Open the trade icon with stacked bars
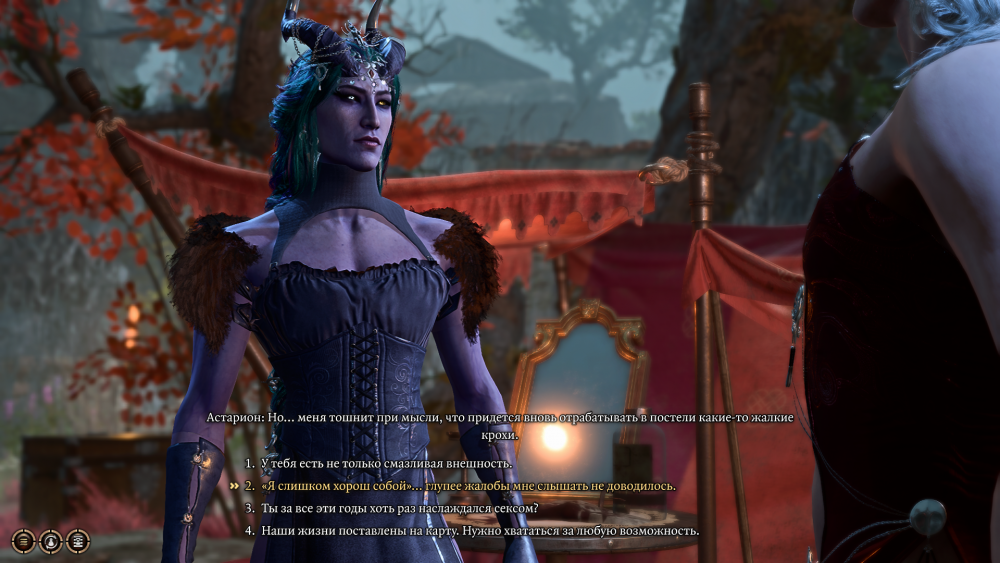The height and width of the screenshot is (563, 1000). [x=23, y=541]
